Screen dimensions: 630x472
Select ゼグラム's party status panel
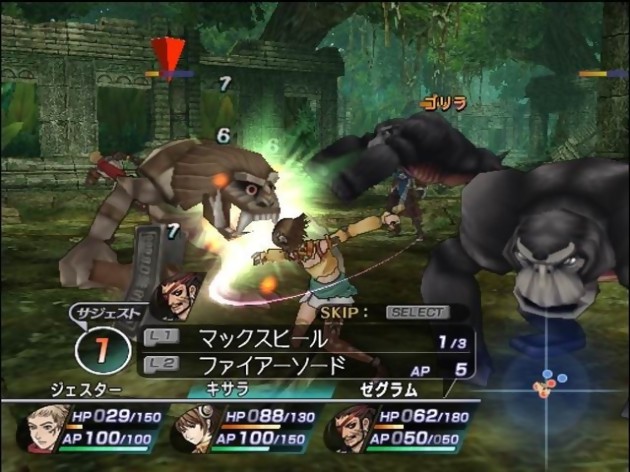coord(395,426)
